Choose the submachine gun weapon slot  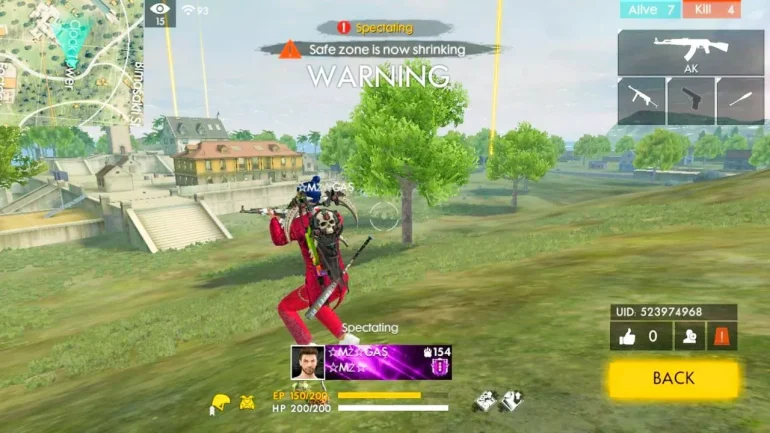click(641, 101)
